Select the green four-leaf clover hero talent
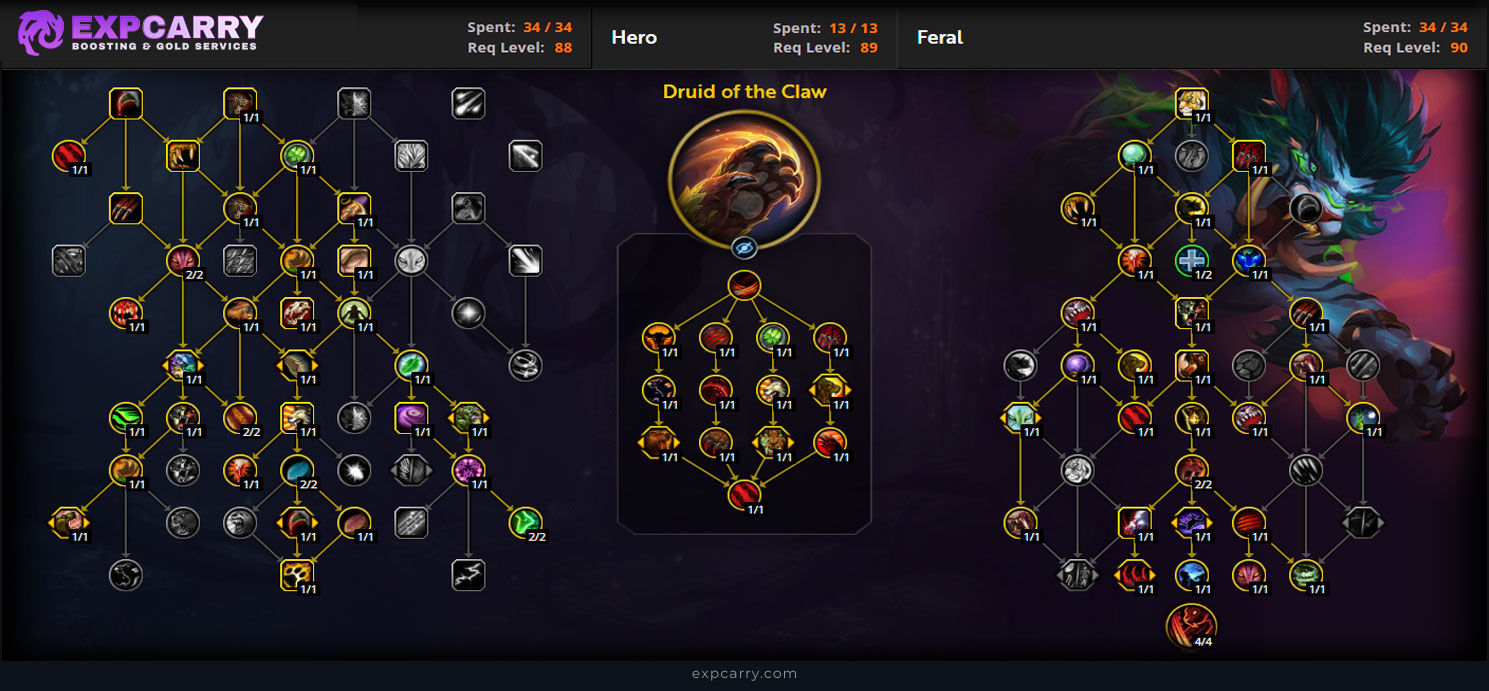The height and width of the screenshot is (691, 1489). click(x=772, y=337)
